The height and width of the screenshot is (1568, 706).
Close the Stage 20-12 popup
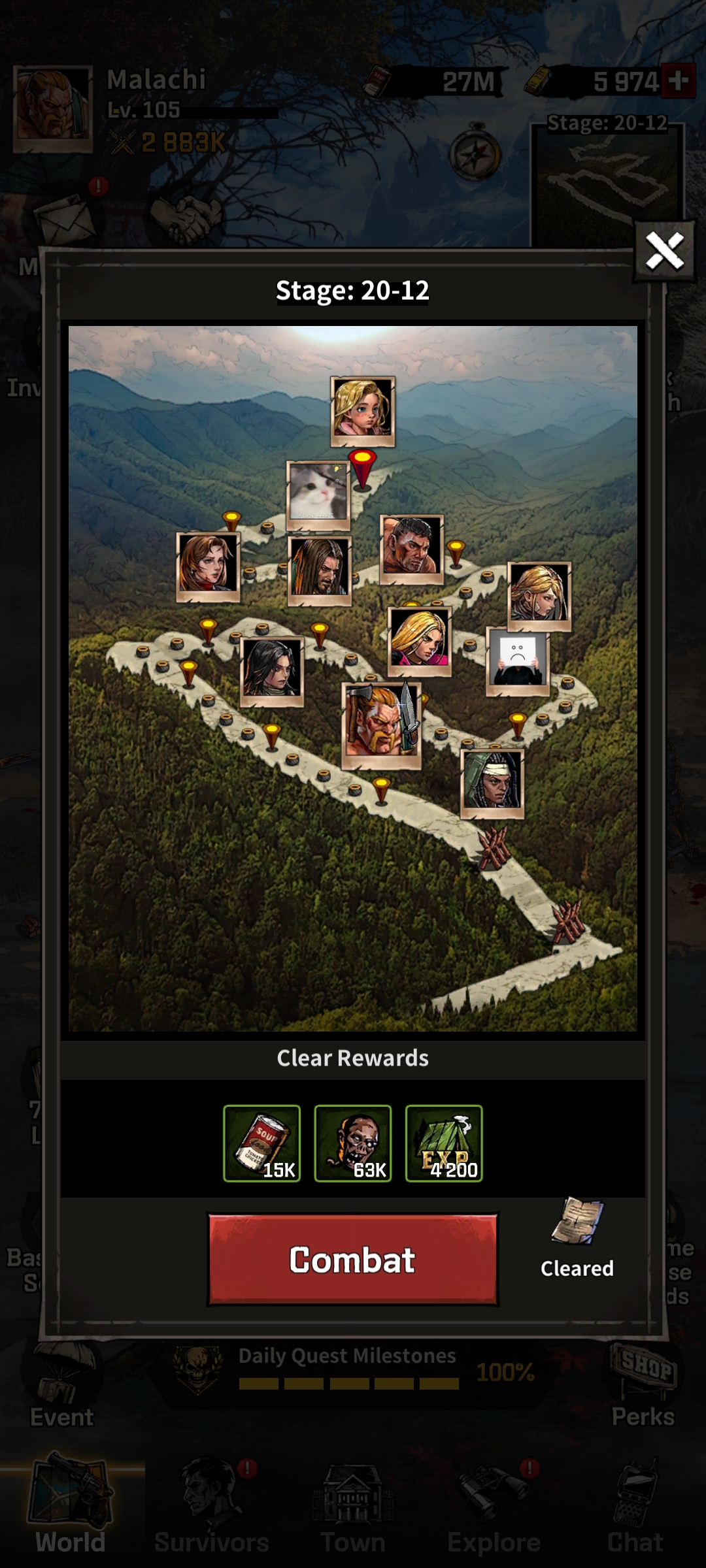[664, 251]
